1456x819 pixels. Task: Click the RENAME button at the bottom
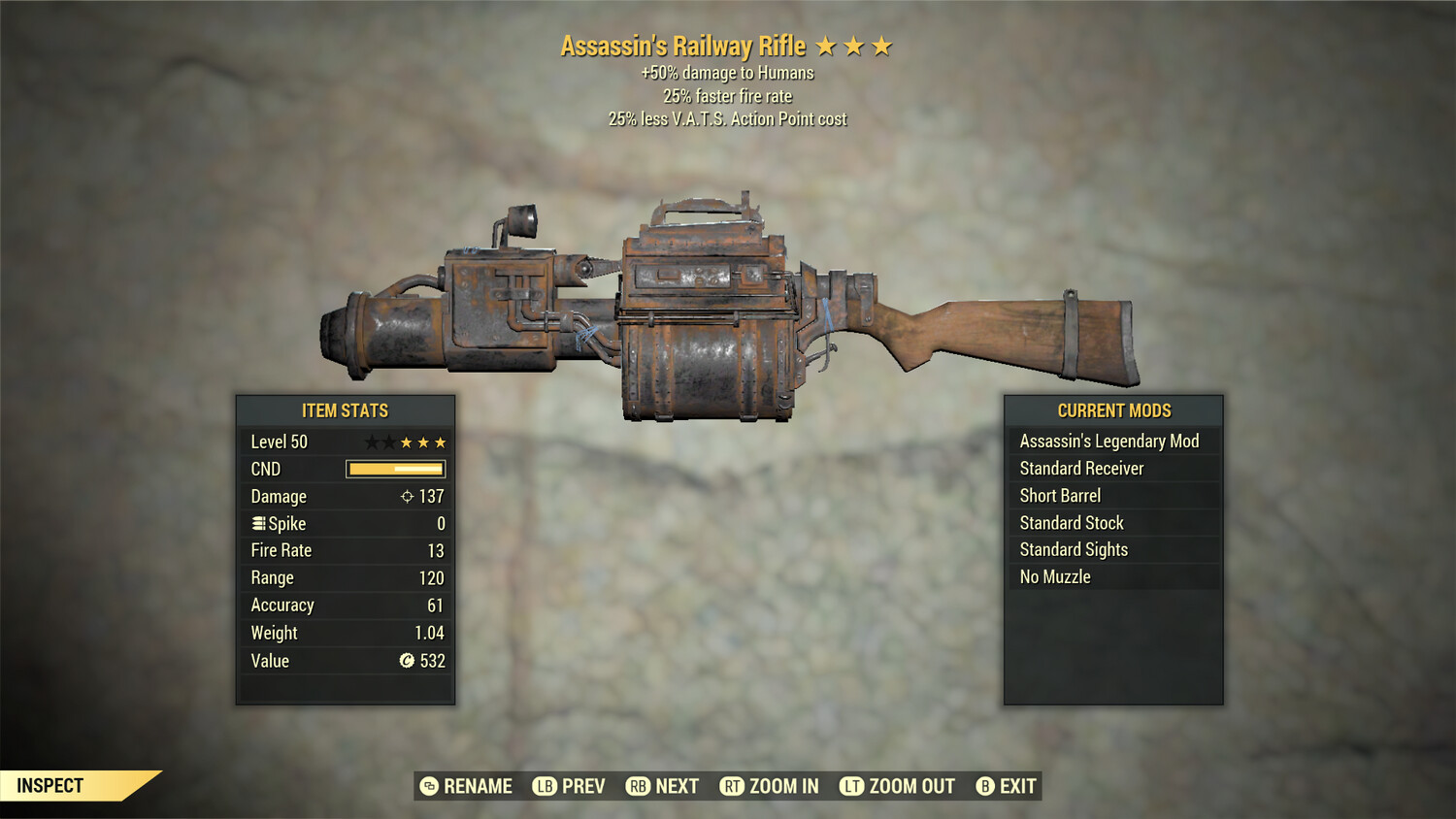(x=478, y=786)
